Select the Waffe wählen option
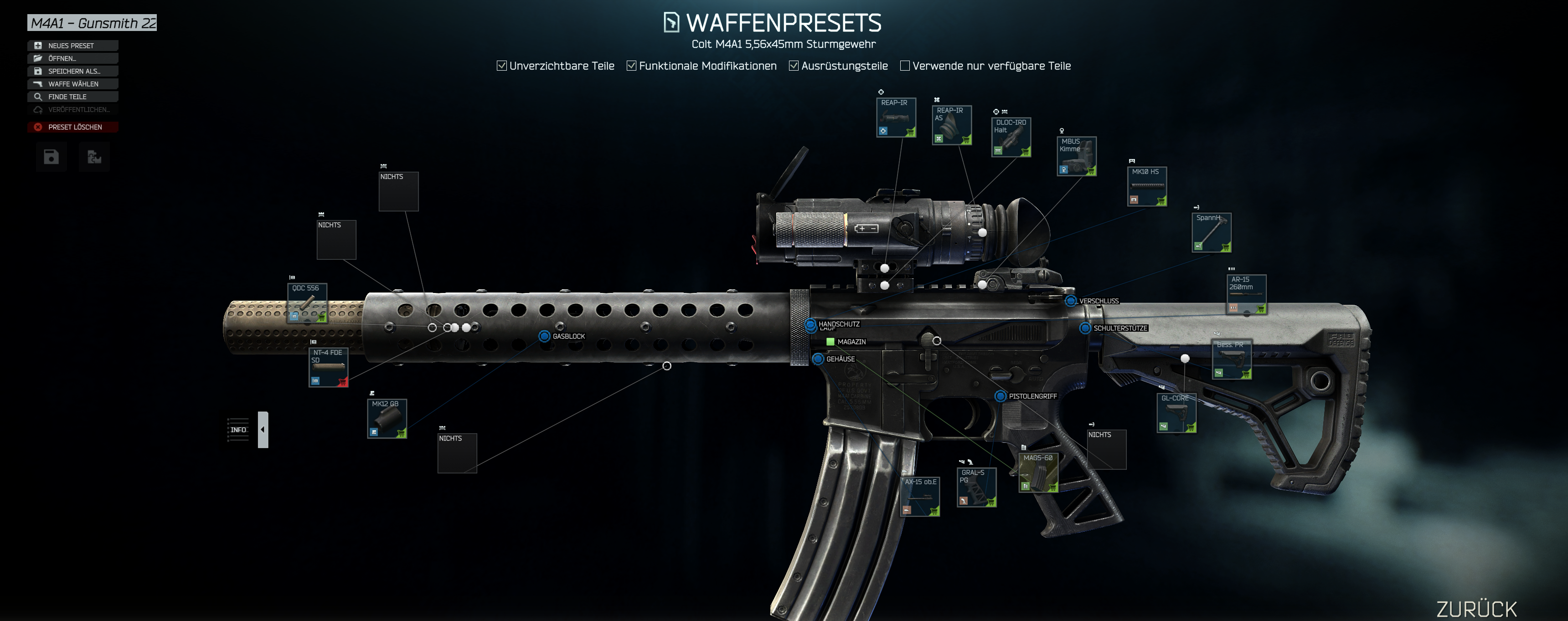1568x621 pixels. pyautogui.click(x=72, y=84)
